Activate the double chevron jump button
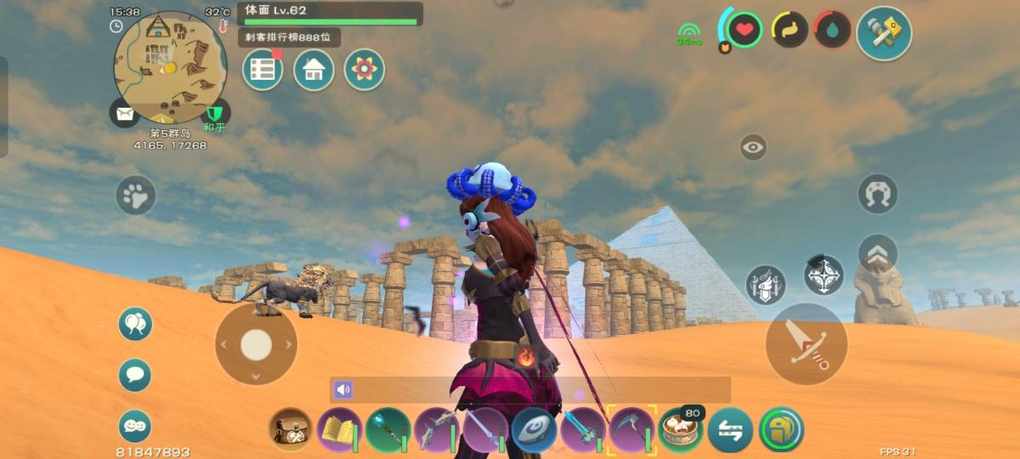1020x459 pixels. point(877,253)
